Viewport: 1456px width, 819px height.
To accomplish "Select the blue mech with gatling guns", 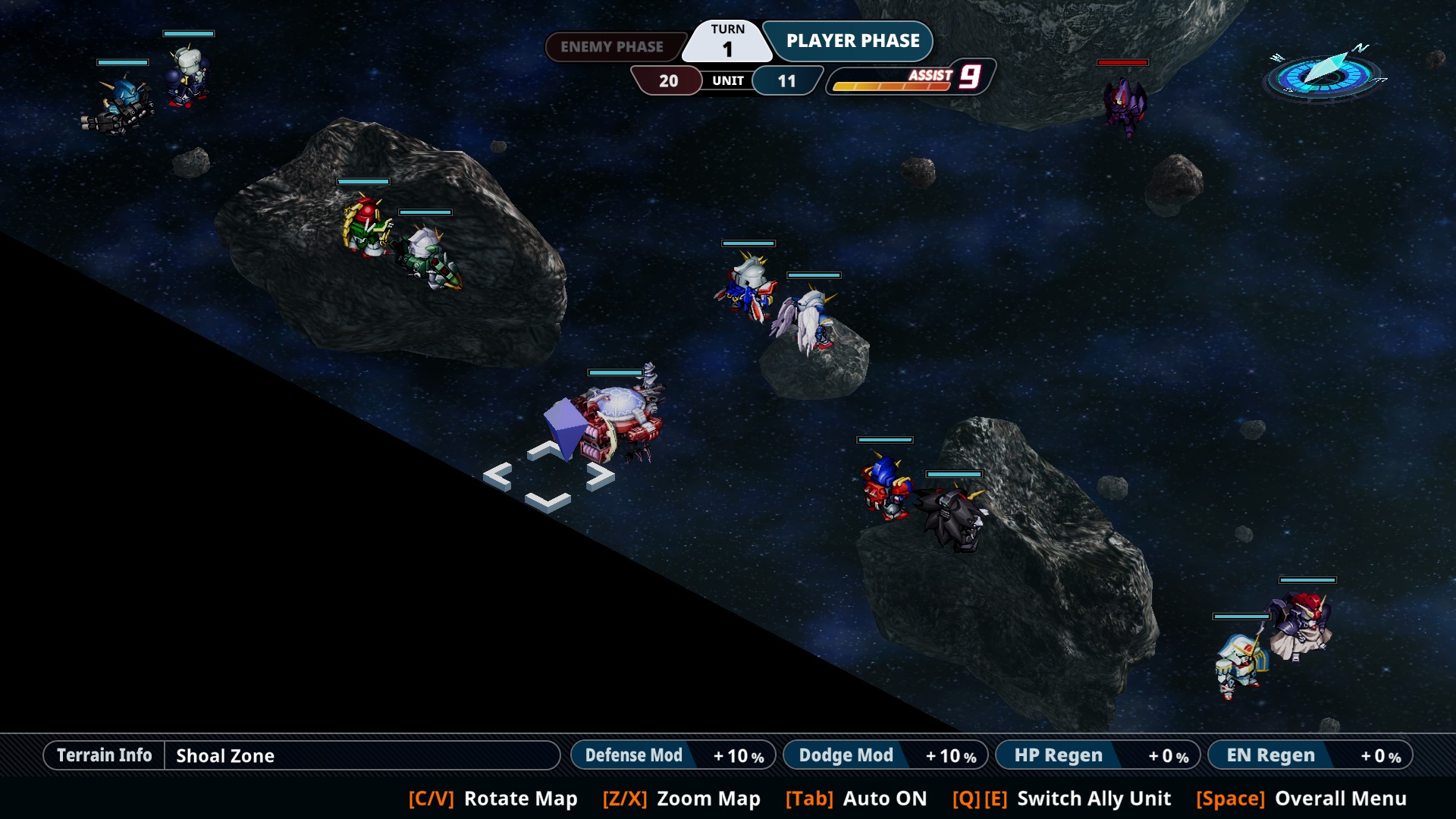I will (x=121, y=106).
